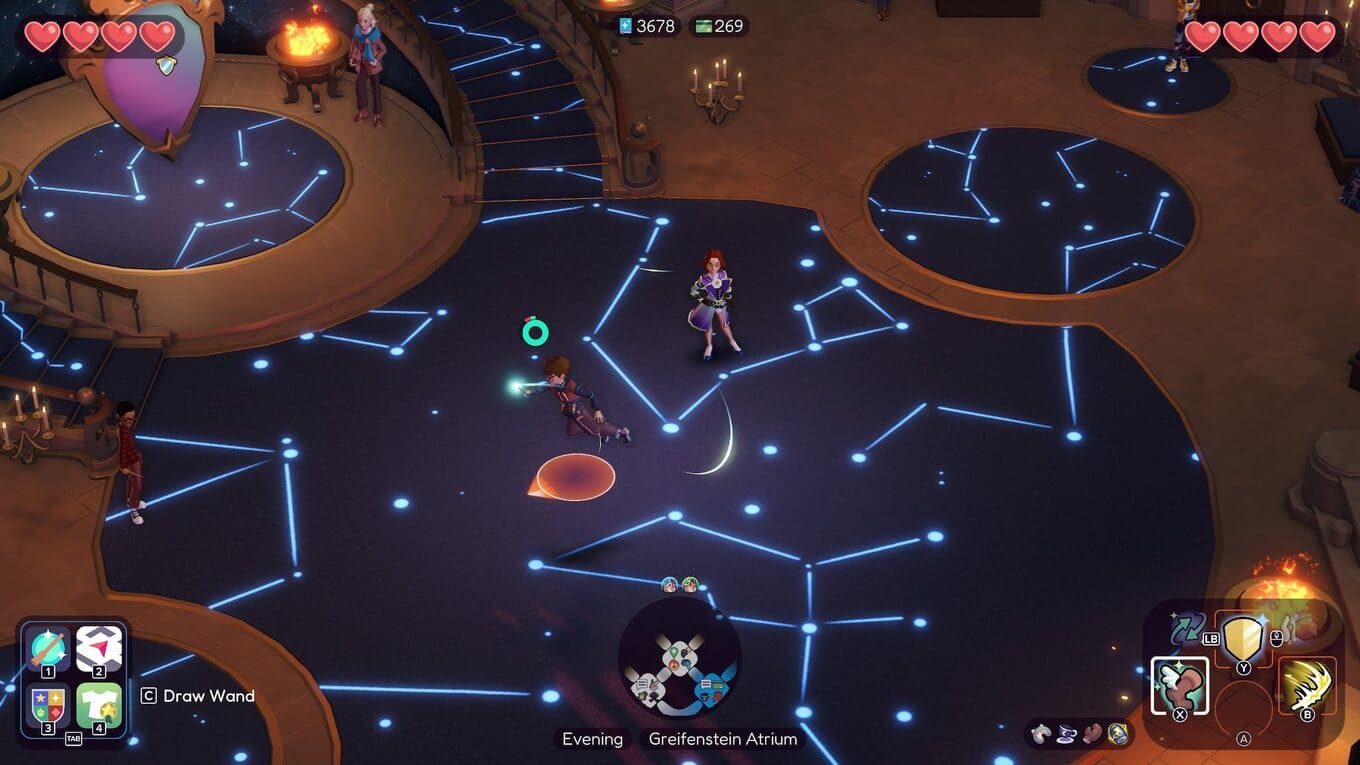Open the white shirt outfit icon
Screen dimensions: 1360x765
tap(99, 706)
